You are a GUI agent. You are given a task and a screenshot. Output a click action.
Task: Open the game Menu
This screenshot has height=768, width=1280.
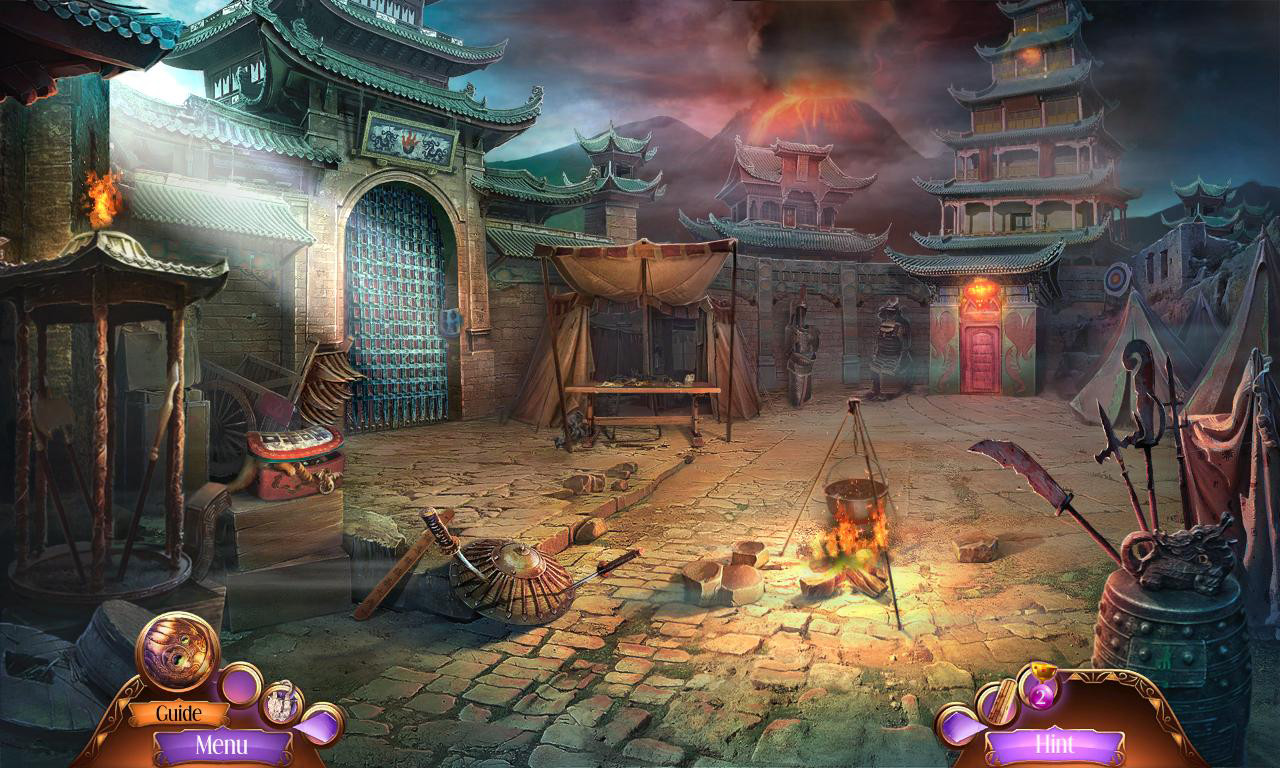pyautogui.click(x=224, y=744)
